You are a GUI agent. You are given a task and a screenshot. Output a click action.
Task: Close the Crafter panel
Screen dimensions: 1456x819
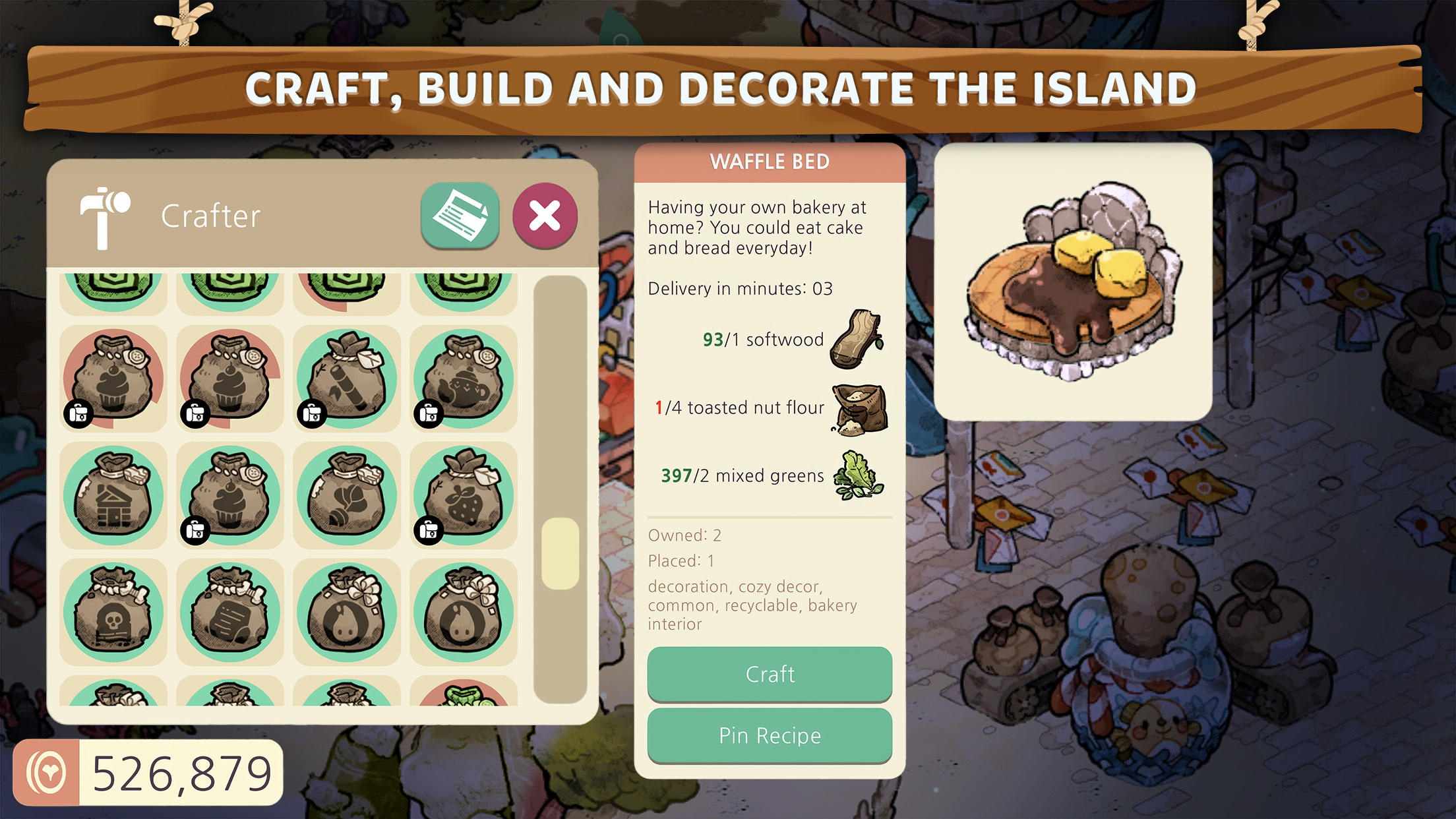tap(546, 216)
